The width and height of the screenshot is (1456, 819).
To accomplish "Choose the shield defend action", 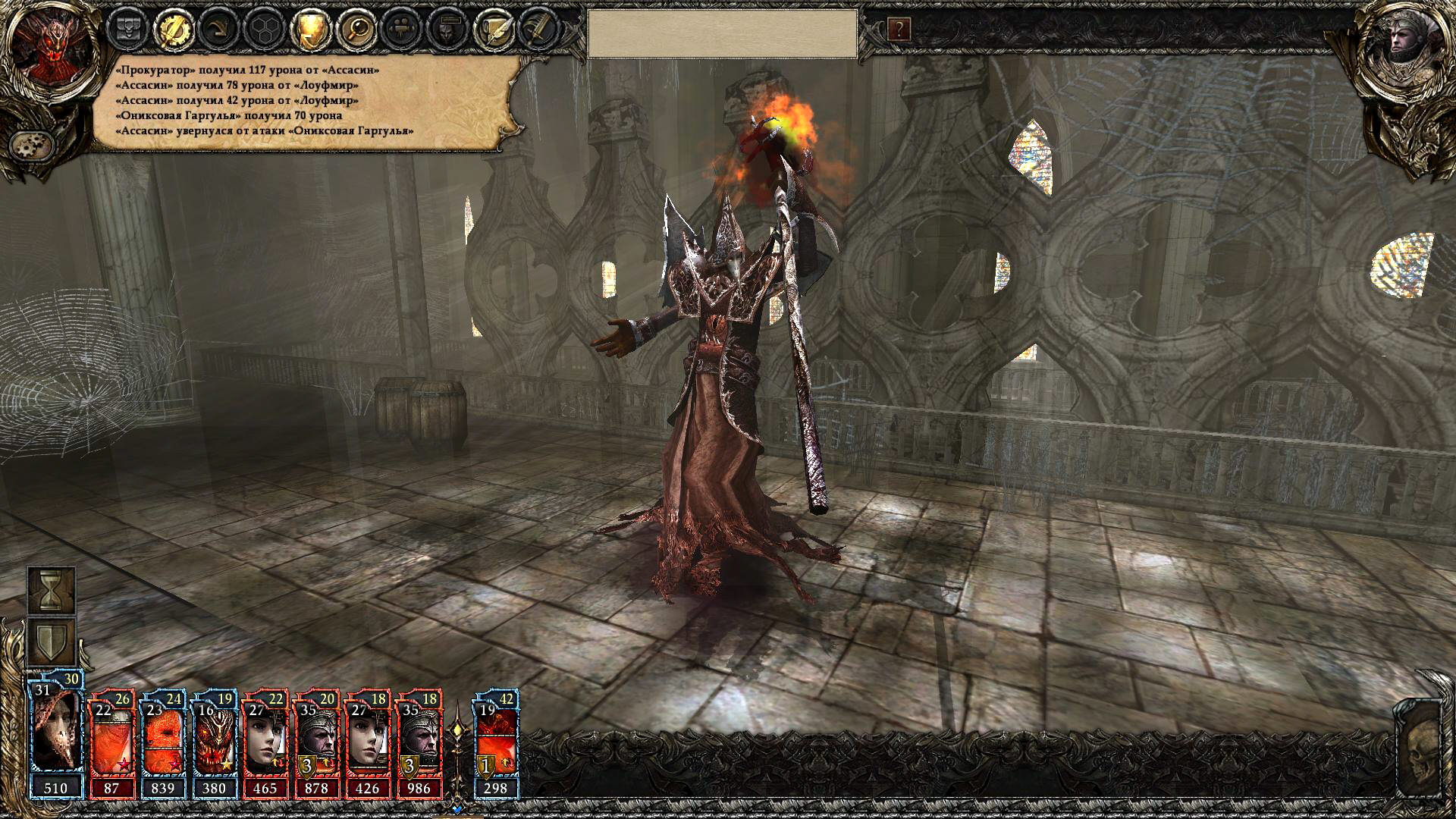I will pos(52,641).
